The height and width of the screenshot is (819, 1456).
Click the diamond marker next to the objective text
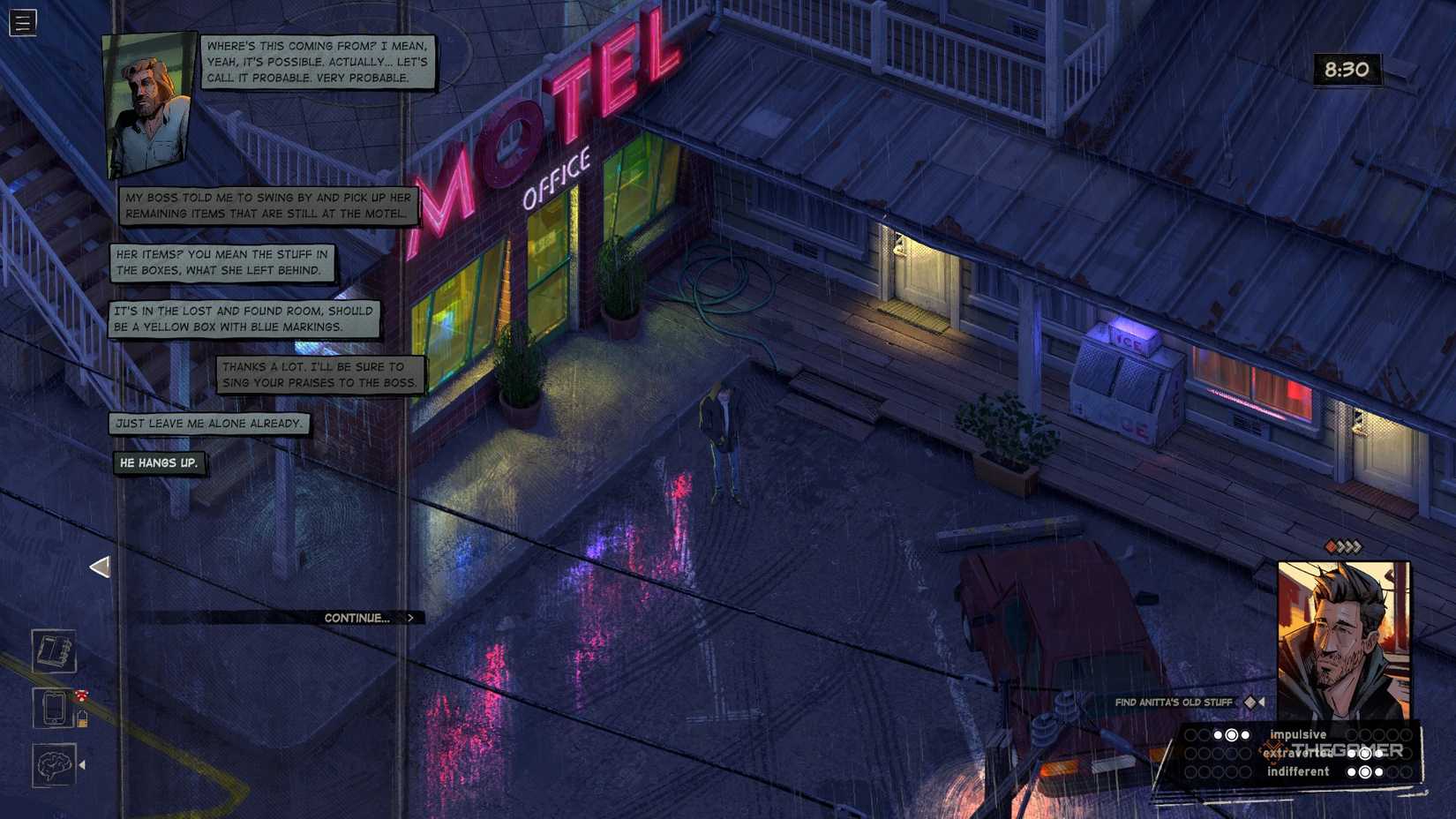coord(1252,703)
